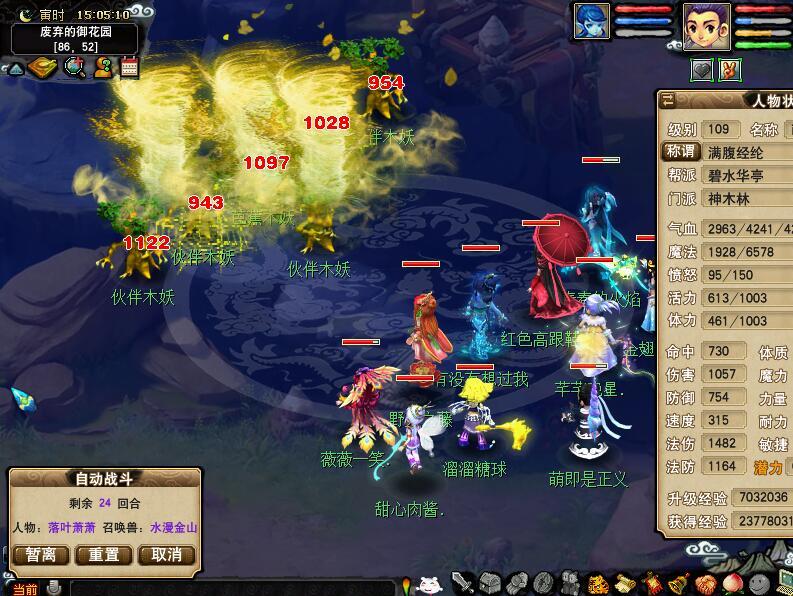Open the golden book icon

[43, 67]
